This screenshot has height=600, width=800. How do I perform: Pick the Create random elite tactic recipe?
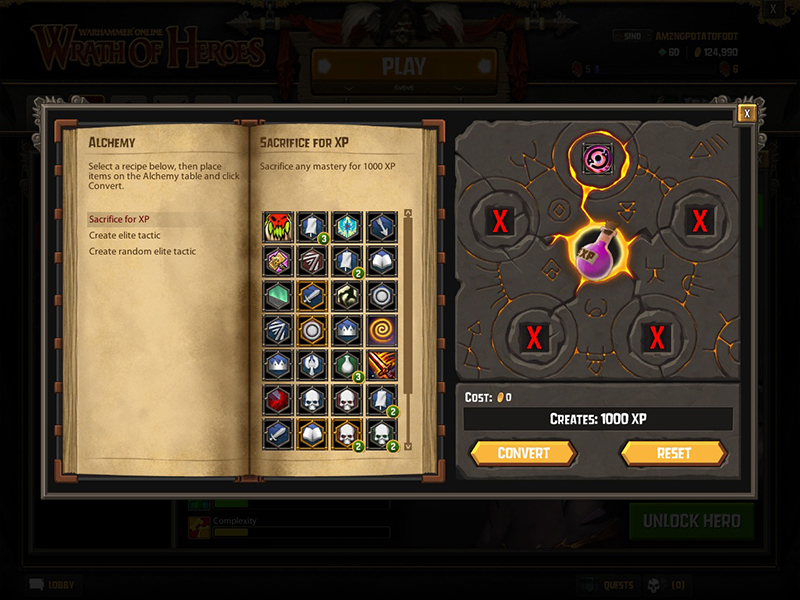142,251
